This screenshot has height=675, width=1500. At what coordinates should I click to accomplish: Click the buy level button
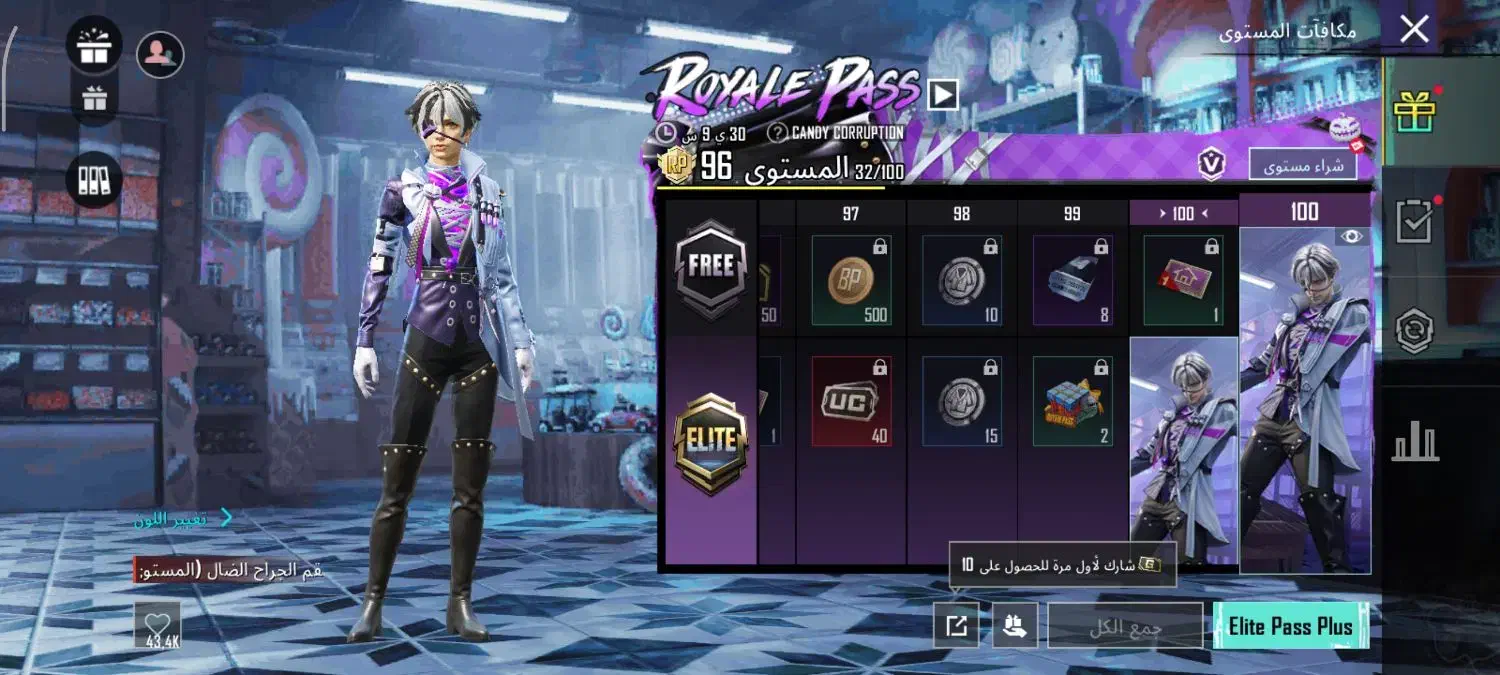pyautogui.click(x=1302, y=165)
